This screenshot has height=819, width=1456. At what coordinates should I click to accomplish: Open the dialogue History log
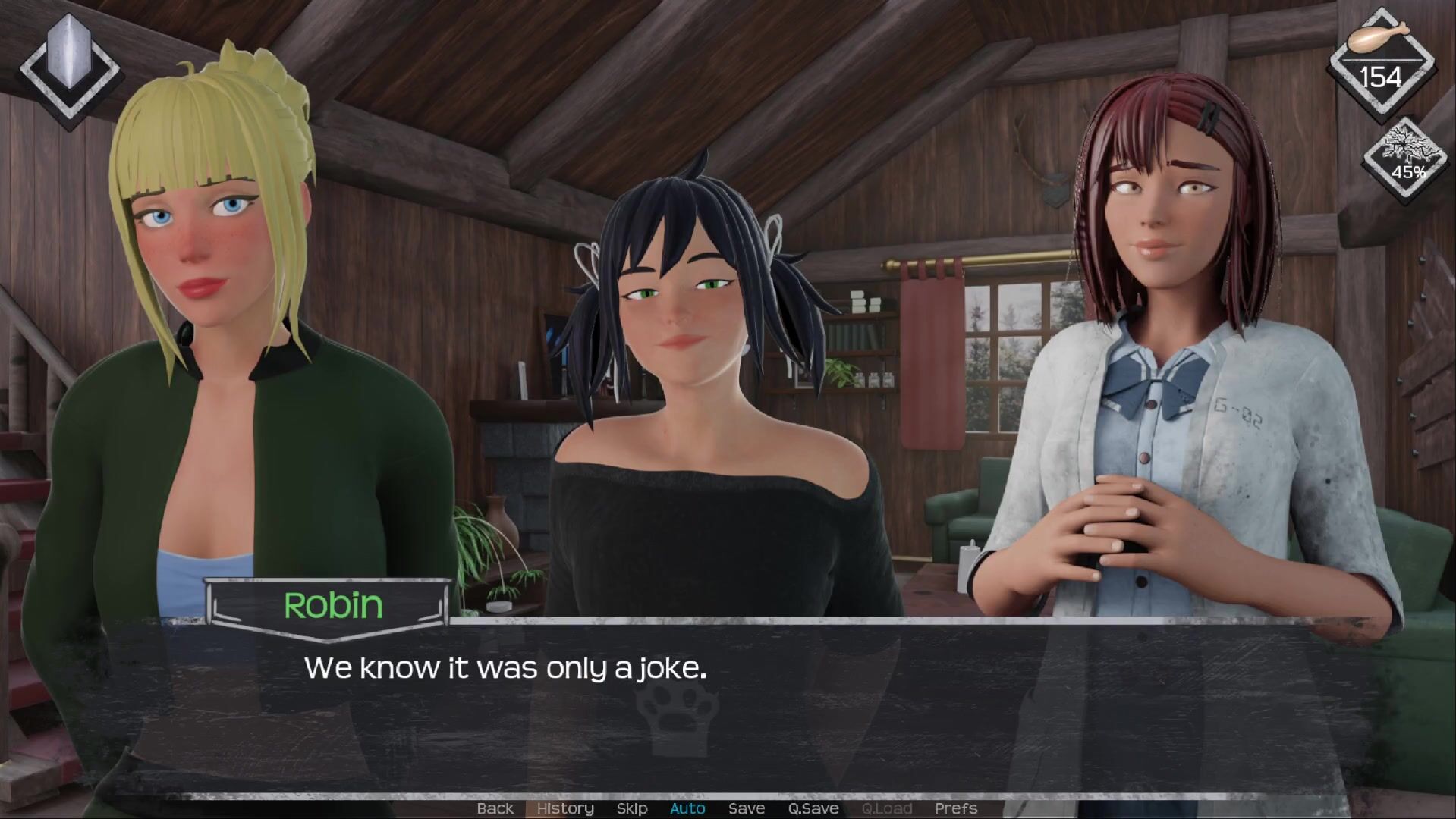tap(565, 808)
